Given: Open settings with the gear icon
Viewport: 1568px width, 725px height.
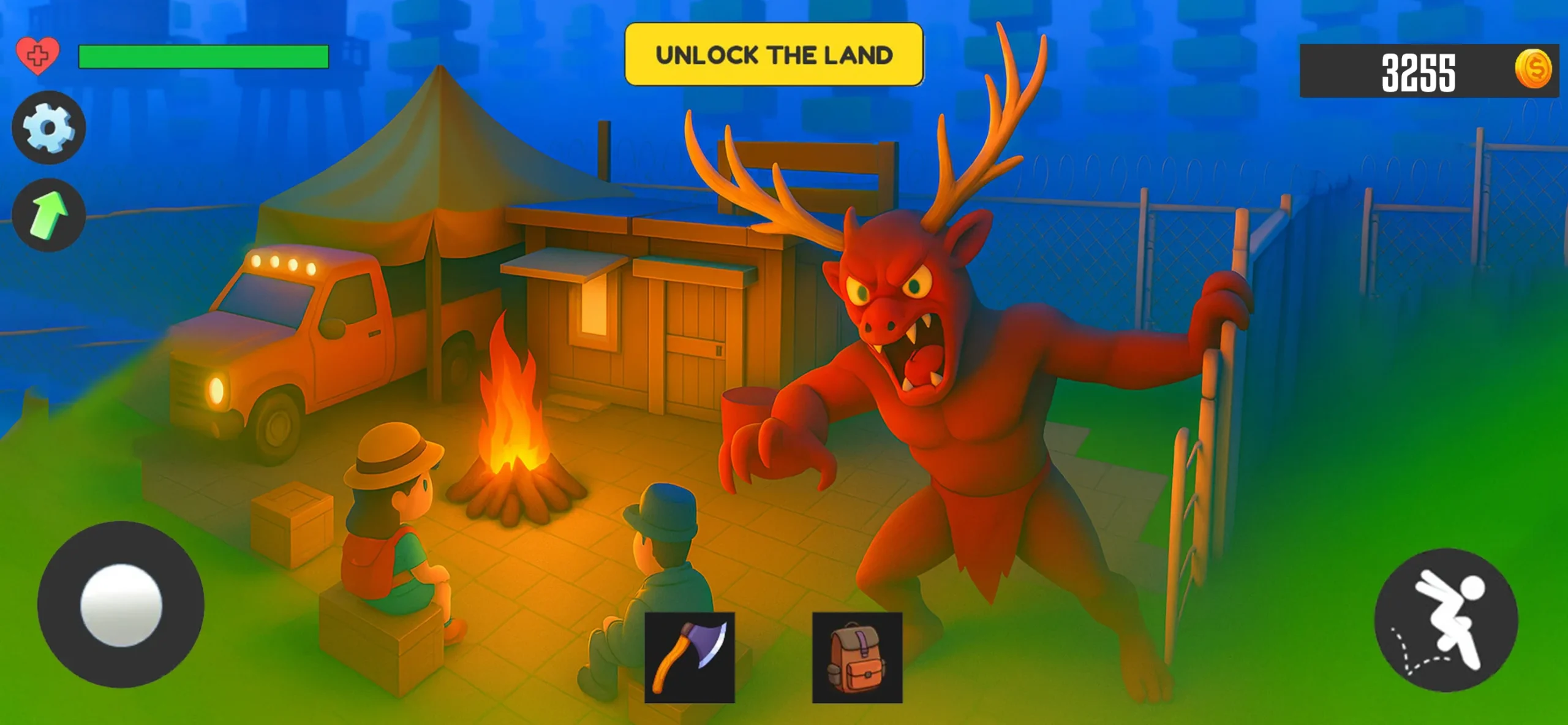Looking at the screenshot, I should click(x=48, y=127).
